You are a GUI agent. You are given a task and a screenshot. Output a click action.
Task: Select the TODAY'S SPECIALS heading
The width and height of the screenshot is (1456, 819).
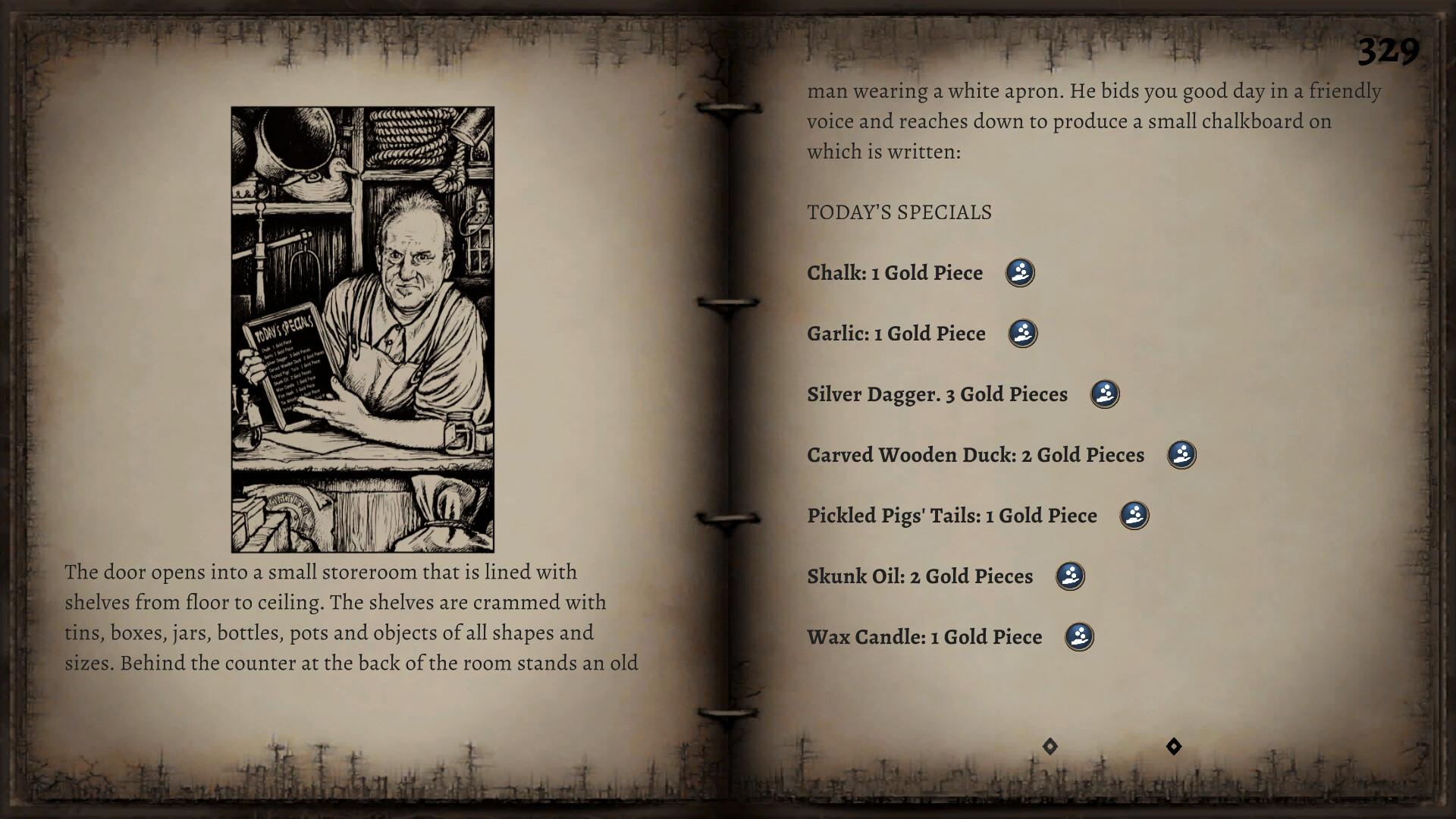click(899, 212)
